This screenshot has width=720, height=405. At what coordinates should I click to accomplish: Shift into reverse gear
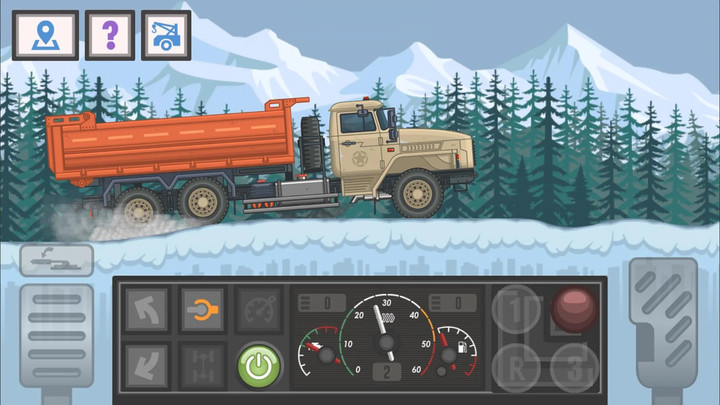click(x=516, y=366)
